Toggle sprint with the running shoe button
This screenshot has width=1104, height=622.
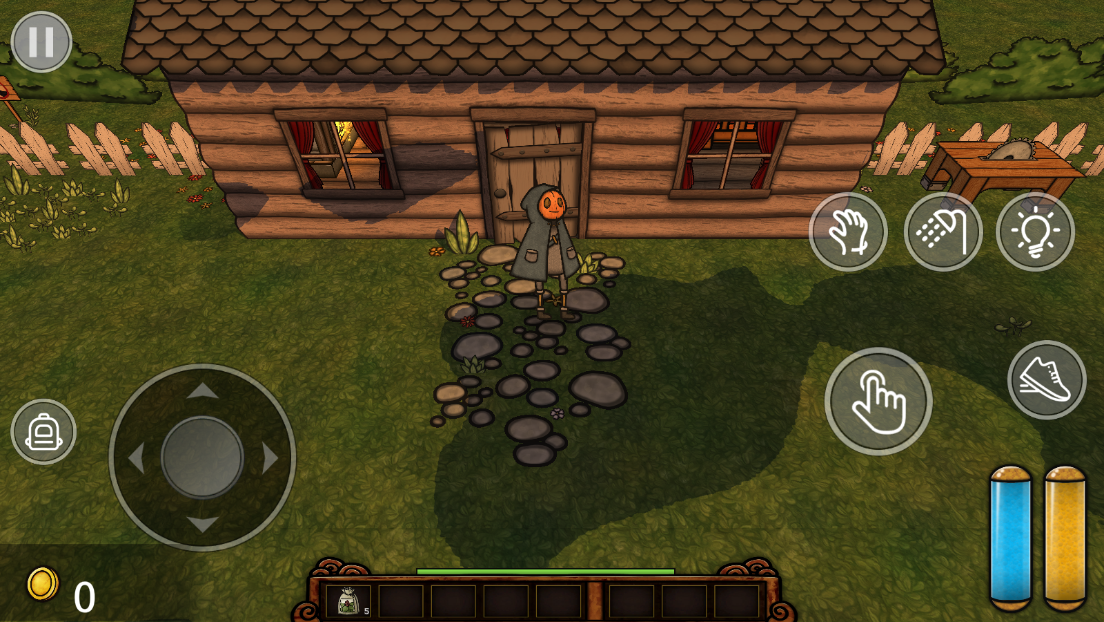[x=1046, y=380]
